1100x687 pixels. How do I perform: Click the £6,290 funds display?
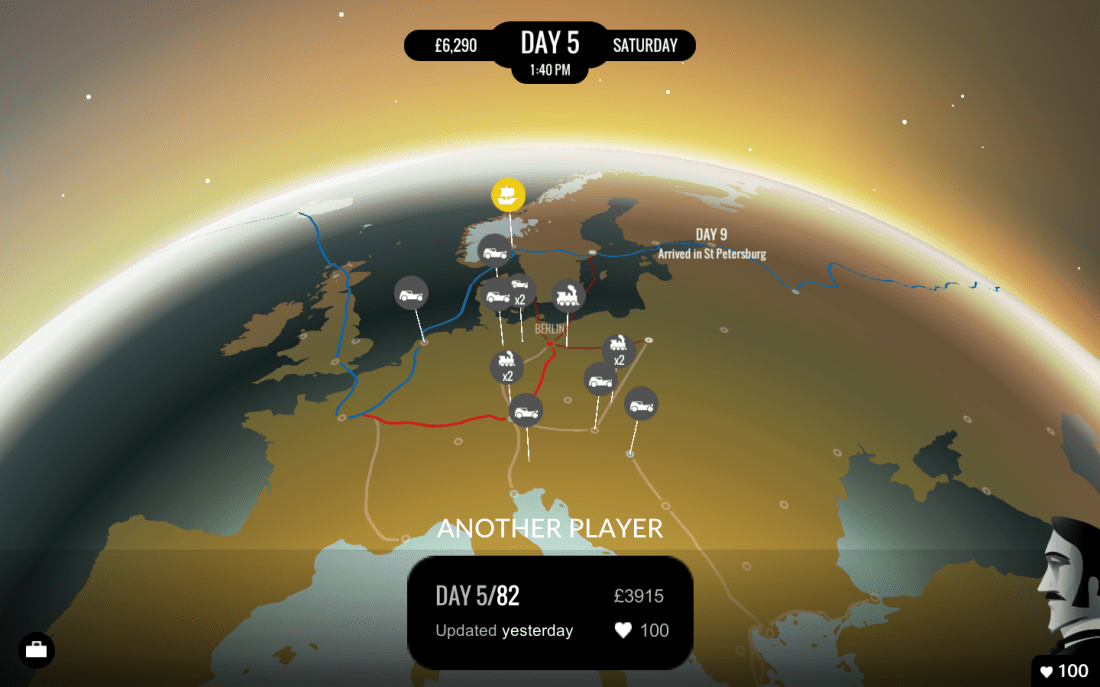[x=456, y=45]
